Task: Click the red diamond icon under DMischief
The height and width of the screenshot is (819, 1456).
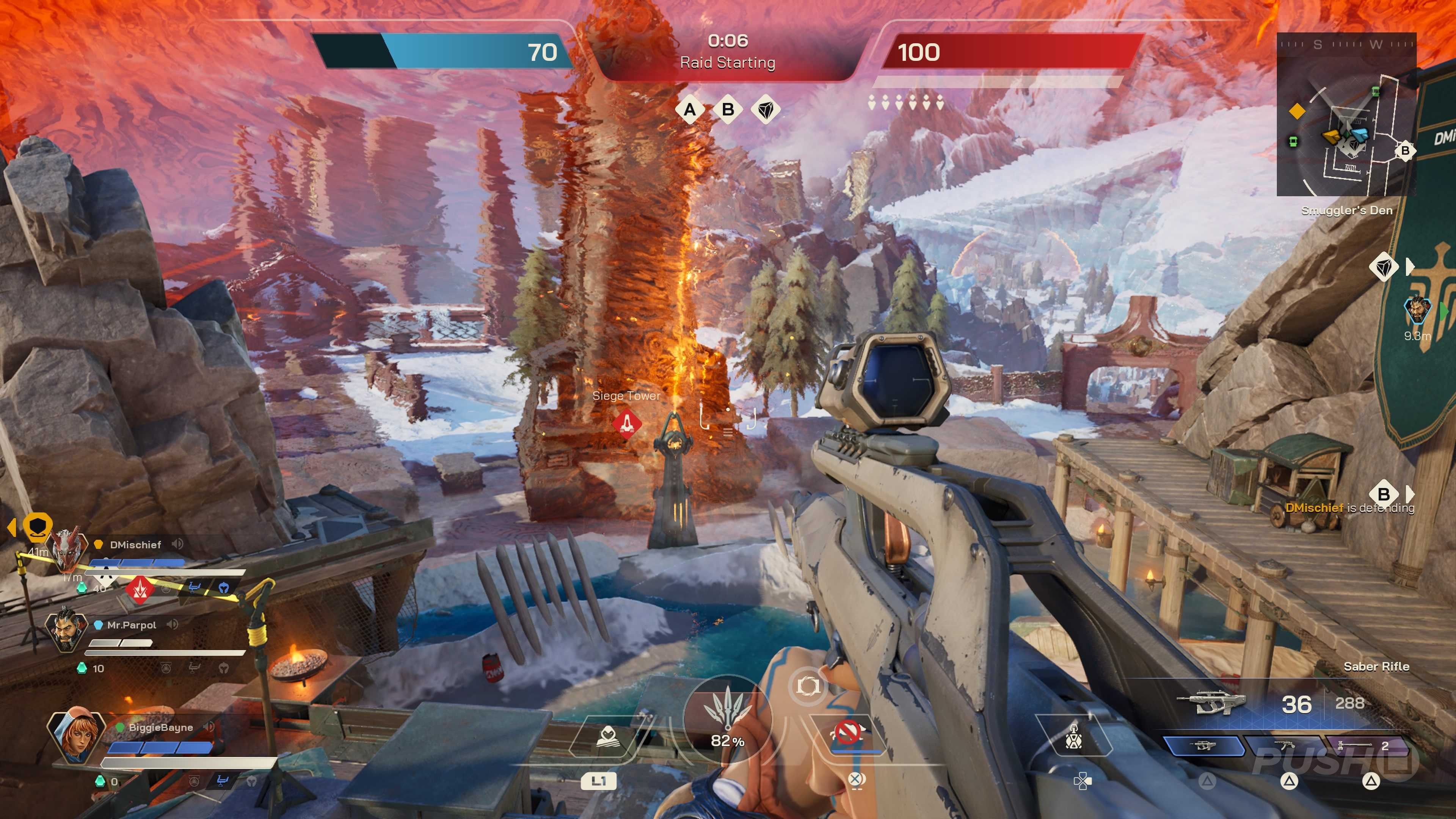Action: [140, 589]
